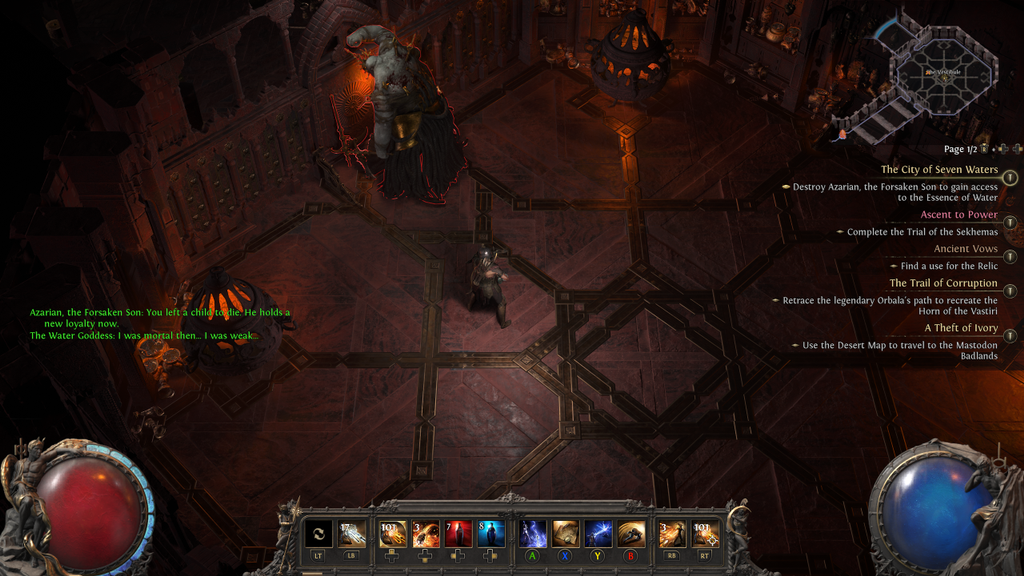
Task: Click the pin beside A Theft of Ivory
Action: [1010, 336]
